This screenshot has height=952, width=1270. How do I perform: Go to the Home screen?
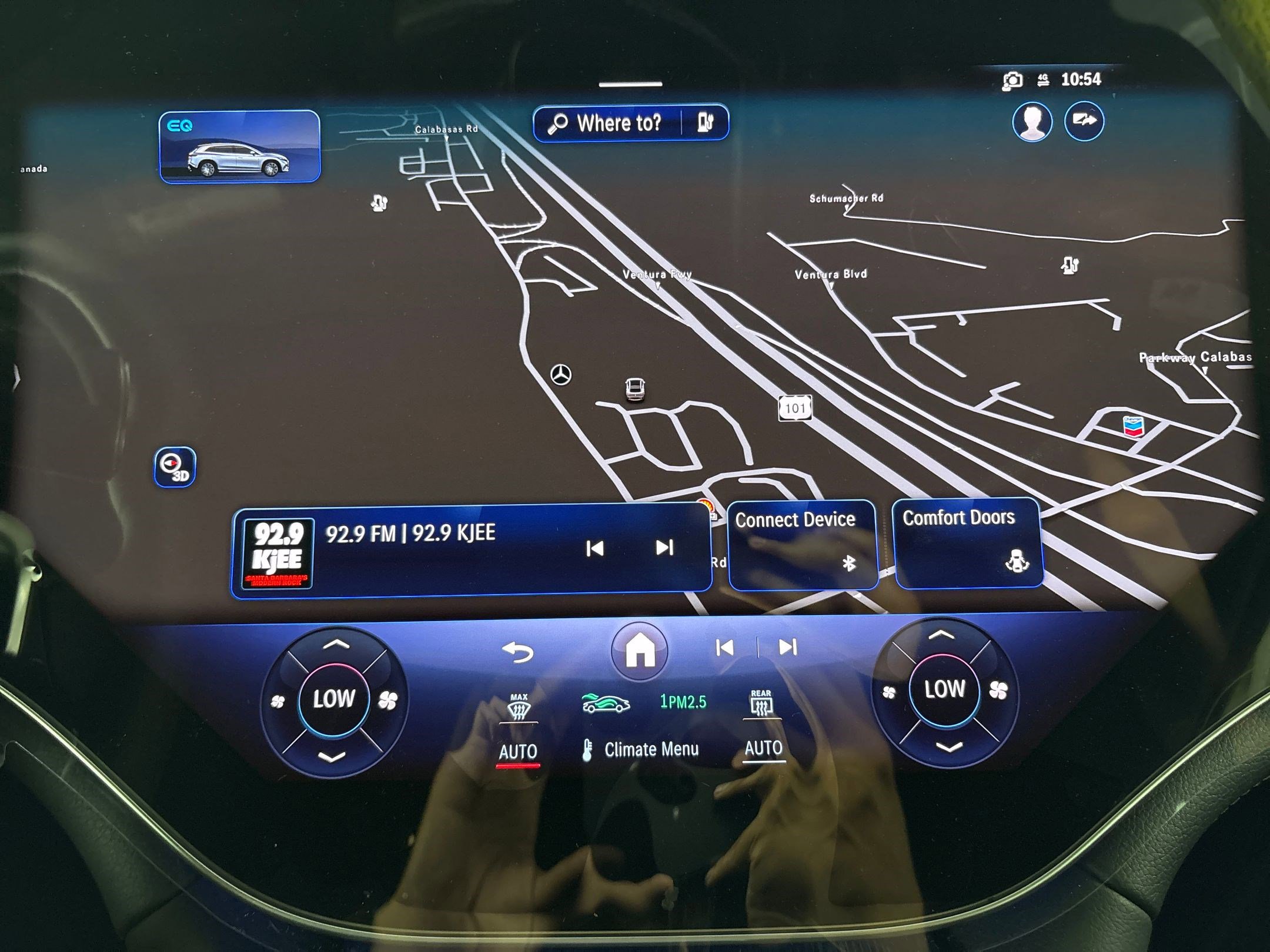tap(640, 650)
